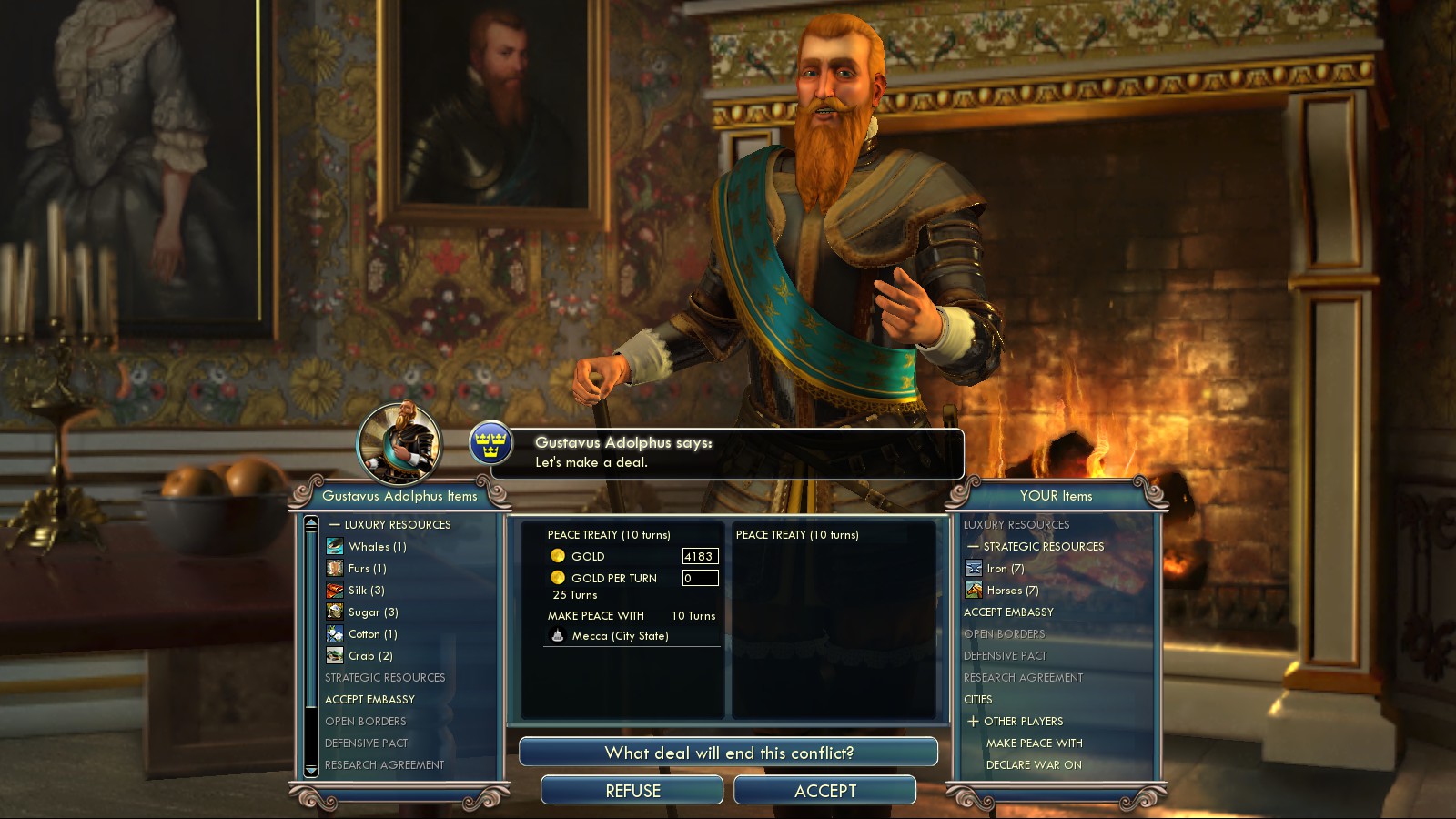Edit the Gold amount field
Image resolution: width=1456 pixels, height=819 pixels.
point(700,556)
